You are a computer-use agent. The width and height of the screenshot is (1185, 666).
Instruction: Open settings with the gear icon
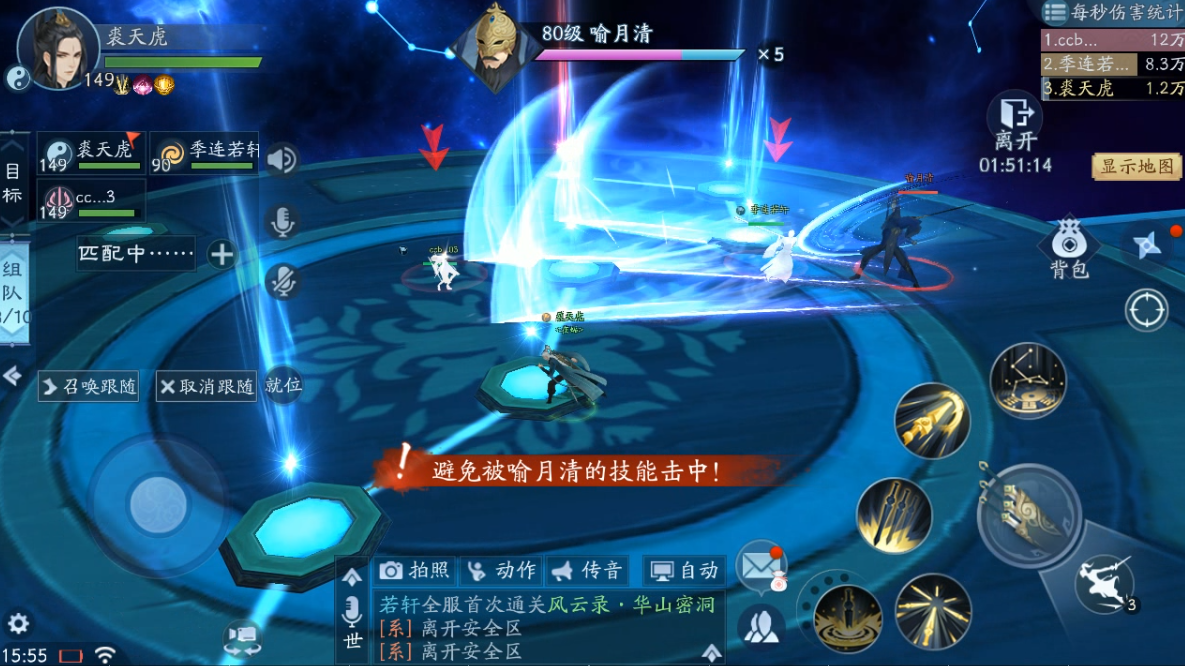click(18, 622)
